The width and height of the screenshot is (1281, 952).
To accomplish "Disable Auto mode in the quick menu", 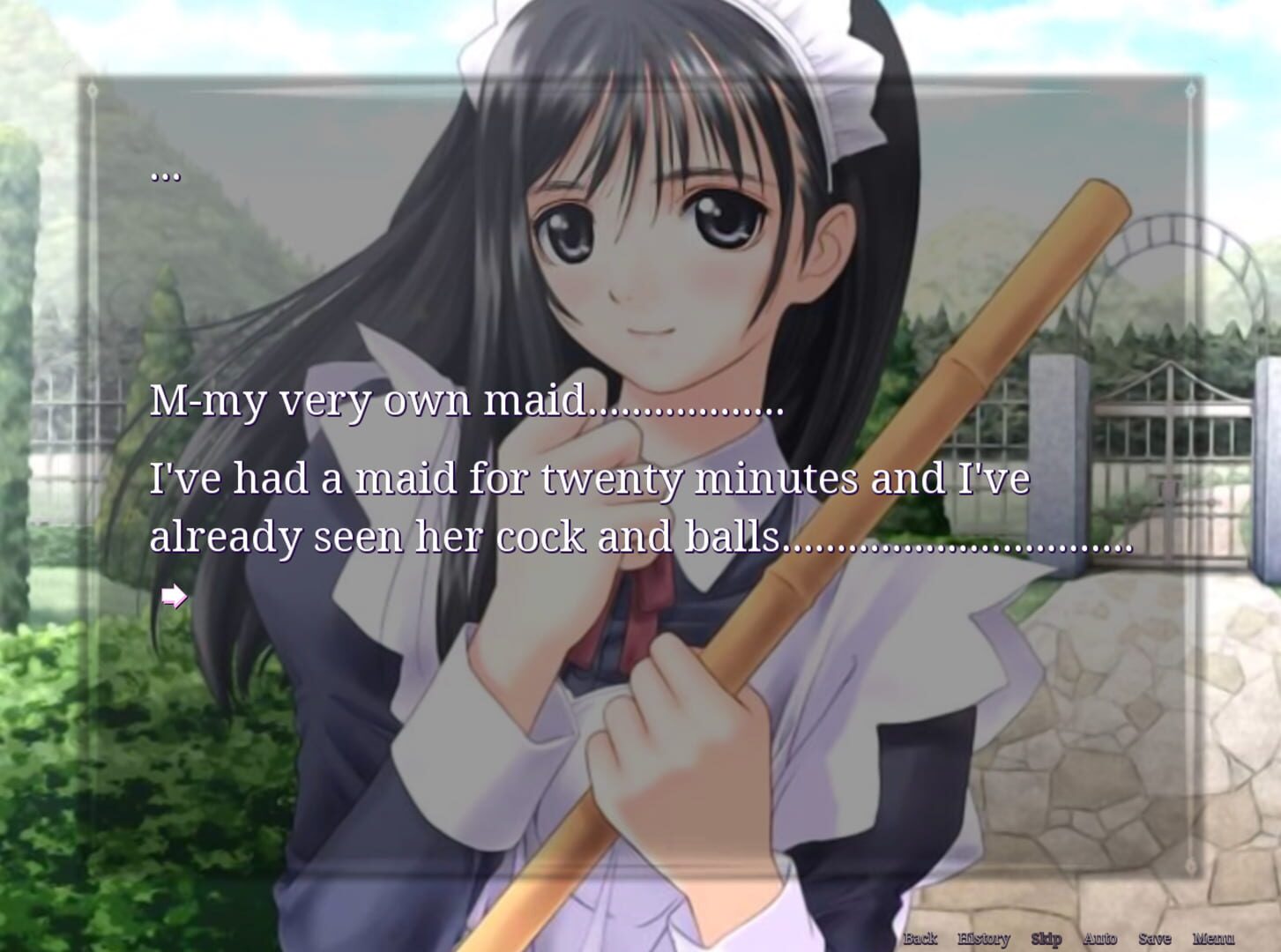I will 1099,939.
